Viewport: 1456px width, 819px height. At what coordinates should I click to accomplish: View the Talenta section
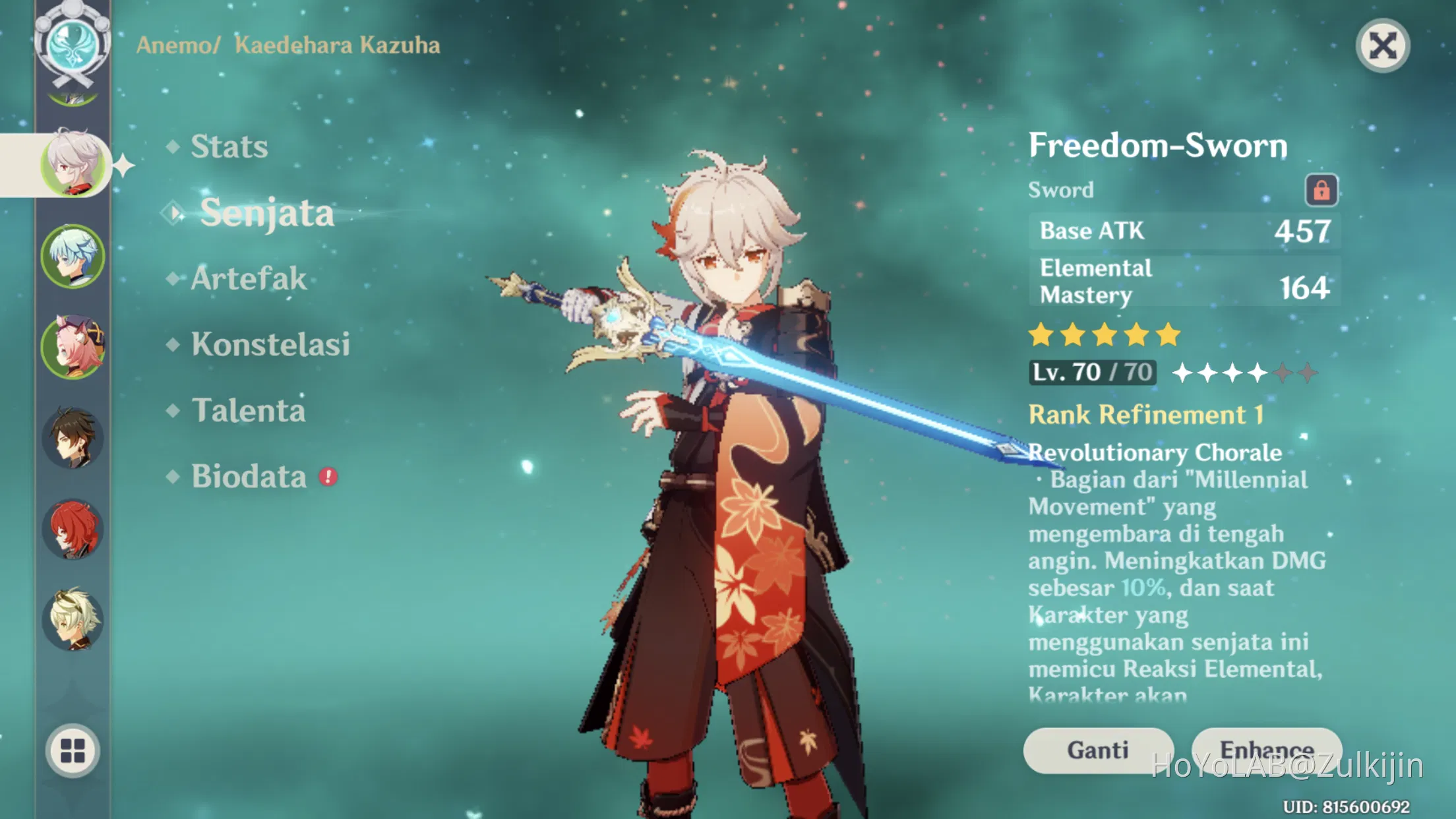(x=247, y=410)
